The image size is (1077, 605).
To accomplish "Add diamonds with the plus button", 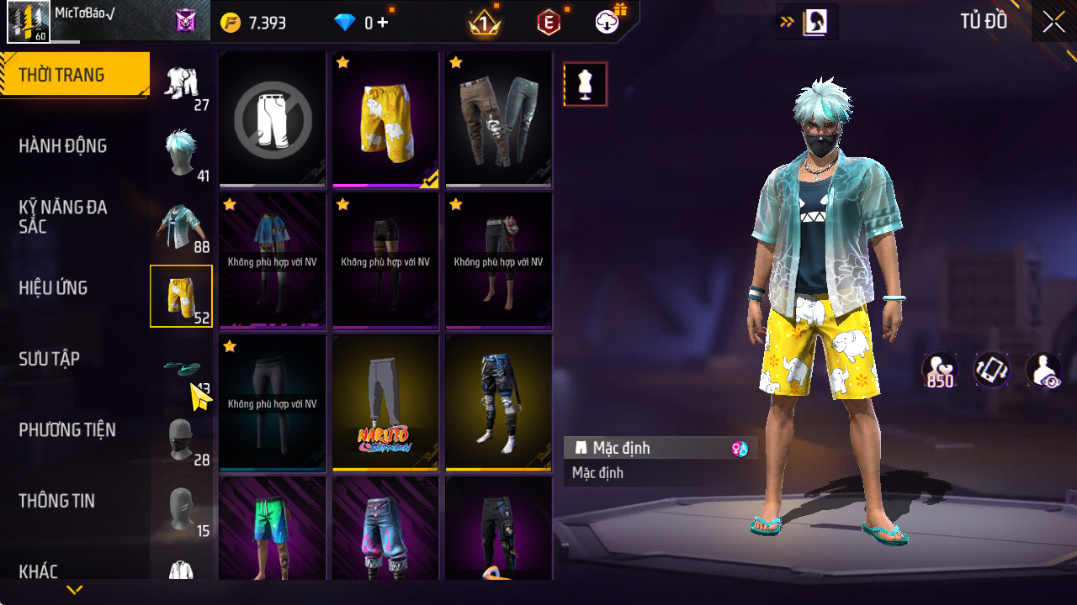I will click(x=382, y=22).
